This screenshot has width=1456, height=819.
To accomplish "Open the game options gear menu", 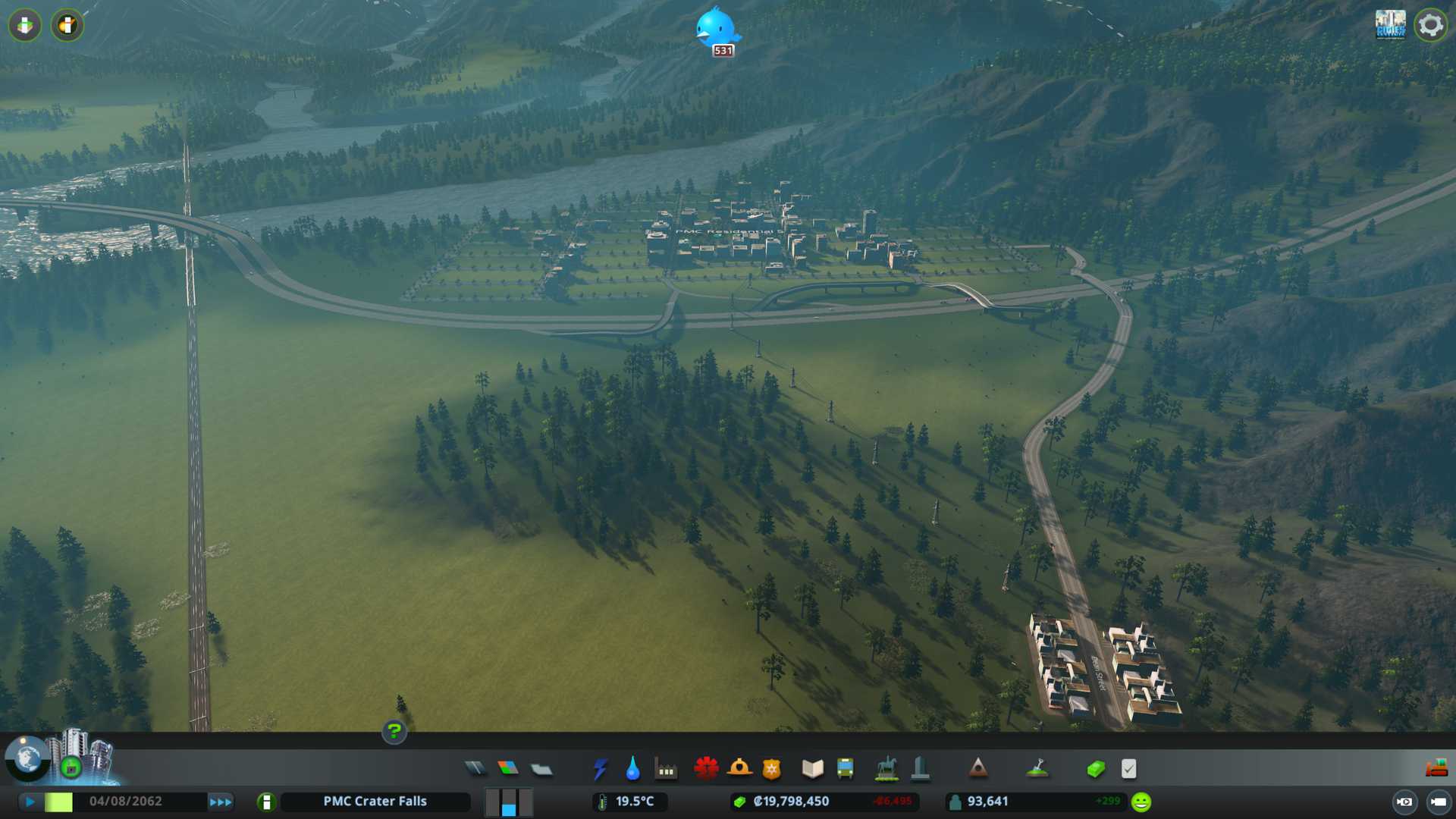I will tap(1431, 25).
